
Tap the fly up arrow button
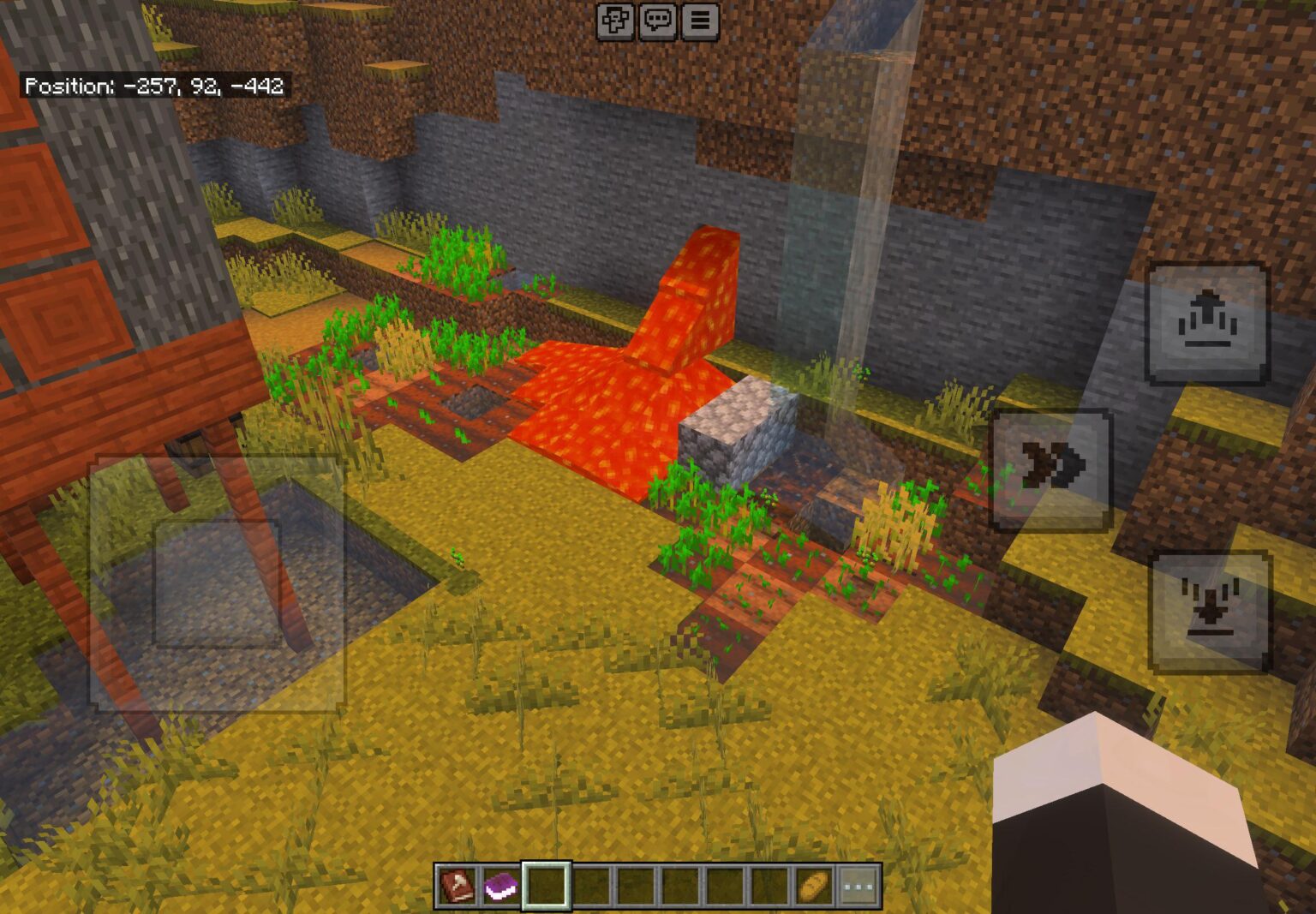1208,323
